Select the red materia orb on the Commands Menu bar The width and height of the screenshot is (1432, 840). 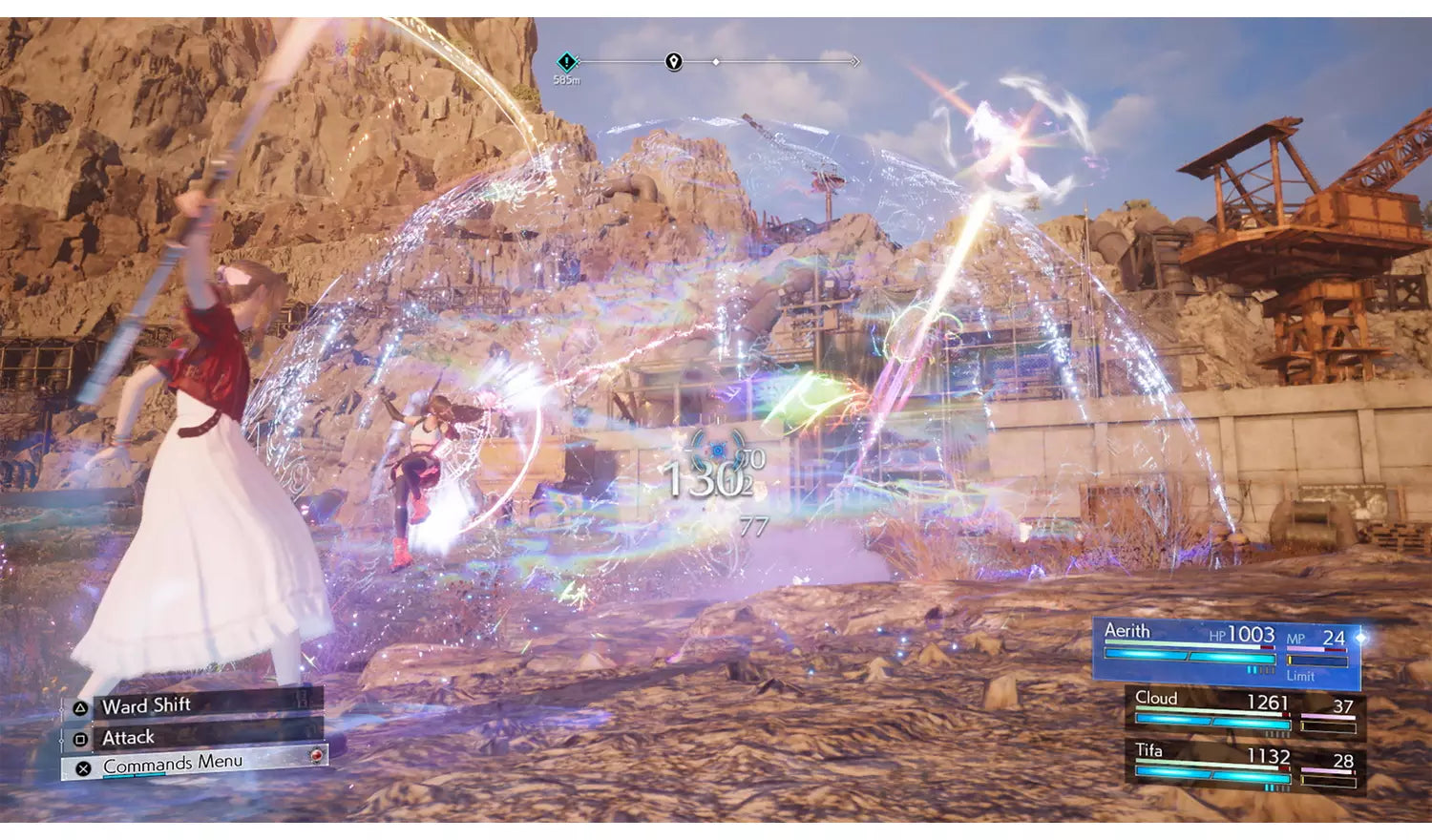click(x=314, y=757)
